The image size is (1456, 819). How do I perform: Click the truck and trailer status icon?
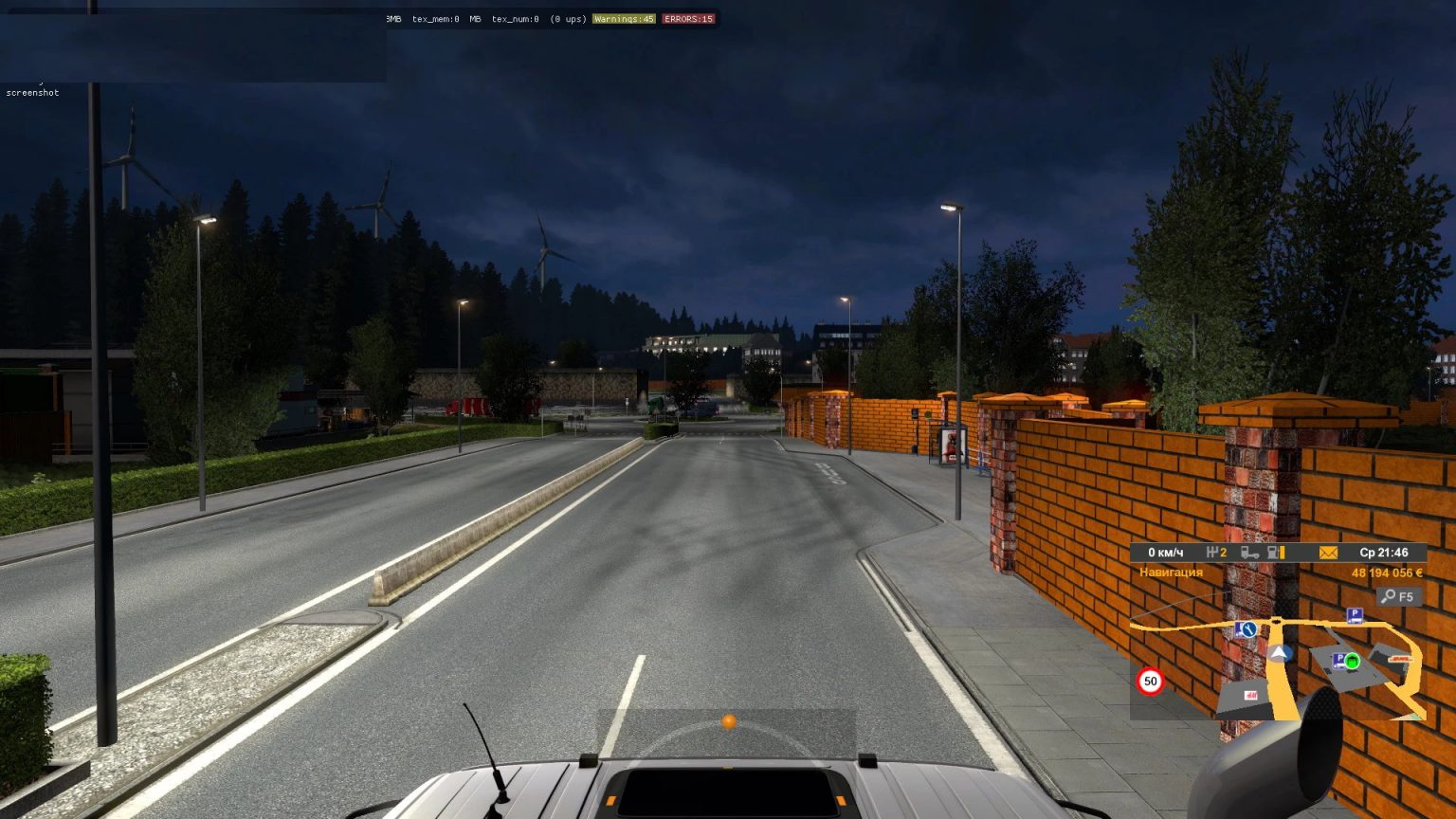click(1250, 554)
